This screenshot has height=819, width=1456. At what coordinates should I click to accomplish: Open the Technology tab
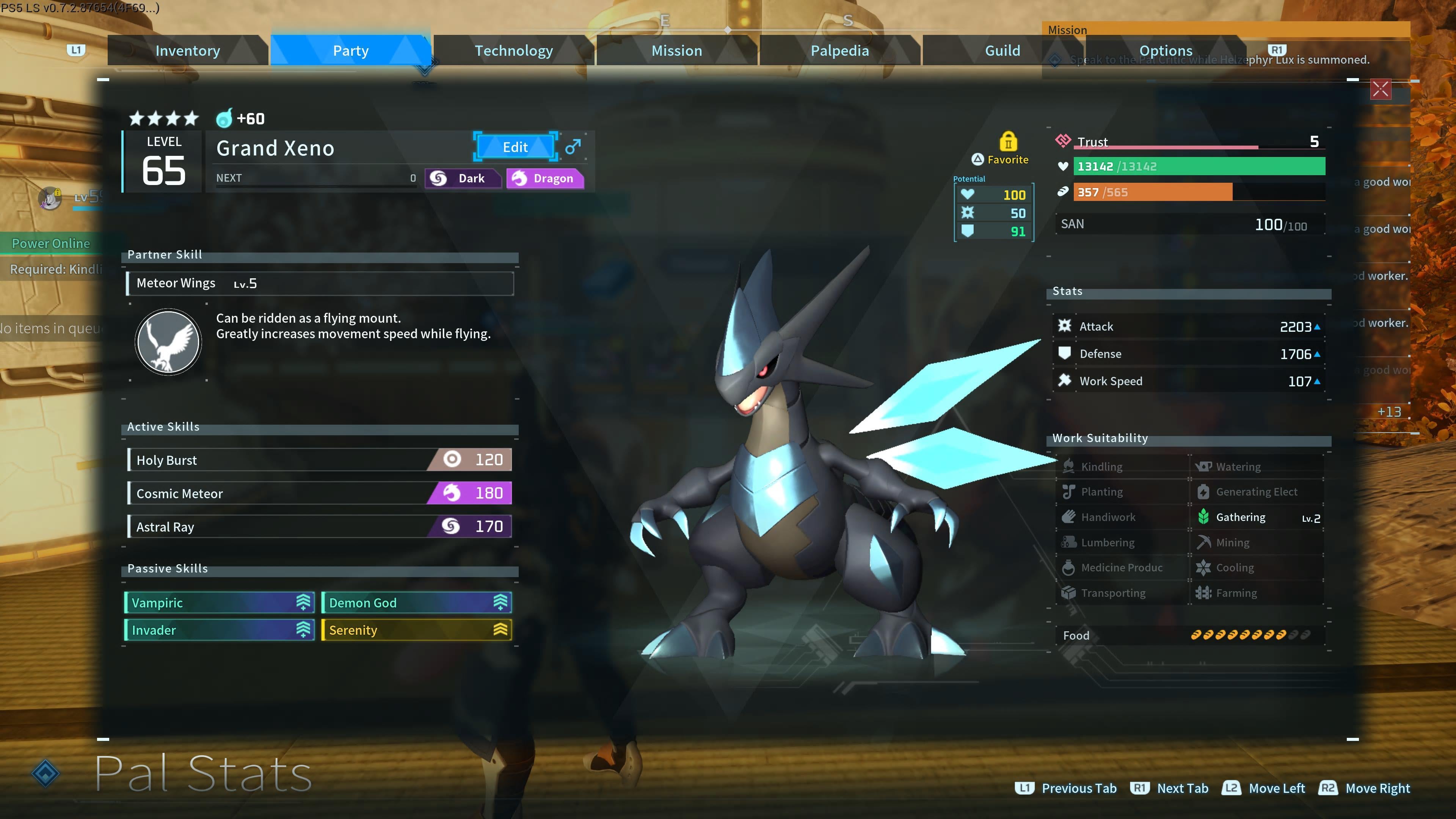point(513,51)
